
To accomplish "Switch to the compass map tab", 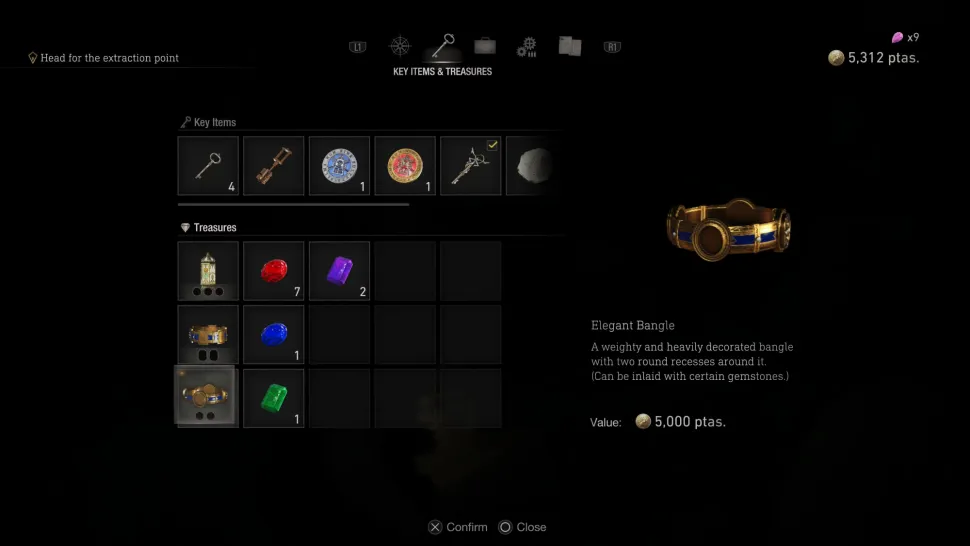I will (400, 46).
